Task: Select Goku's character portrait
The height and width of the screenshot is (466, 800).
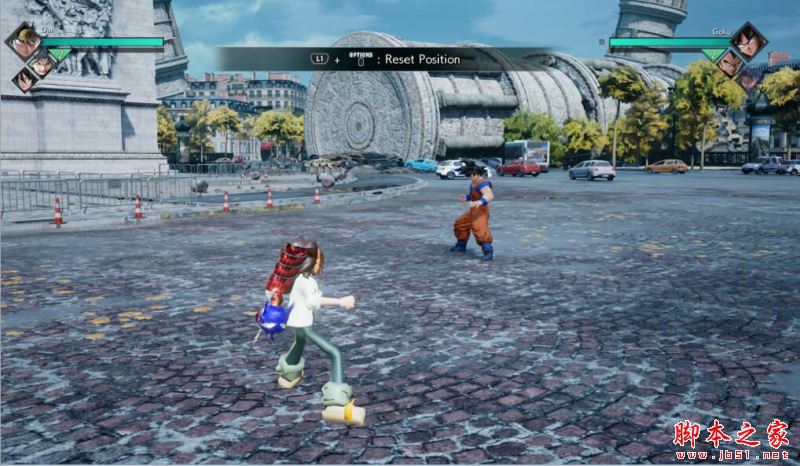Action: [747, 41]
